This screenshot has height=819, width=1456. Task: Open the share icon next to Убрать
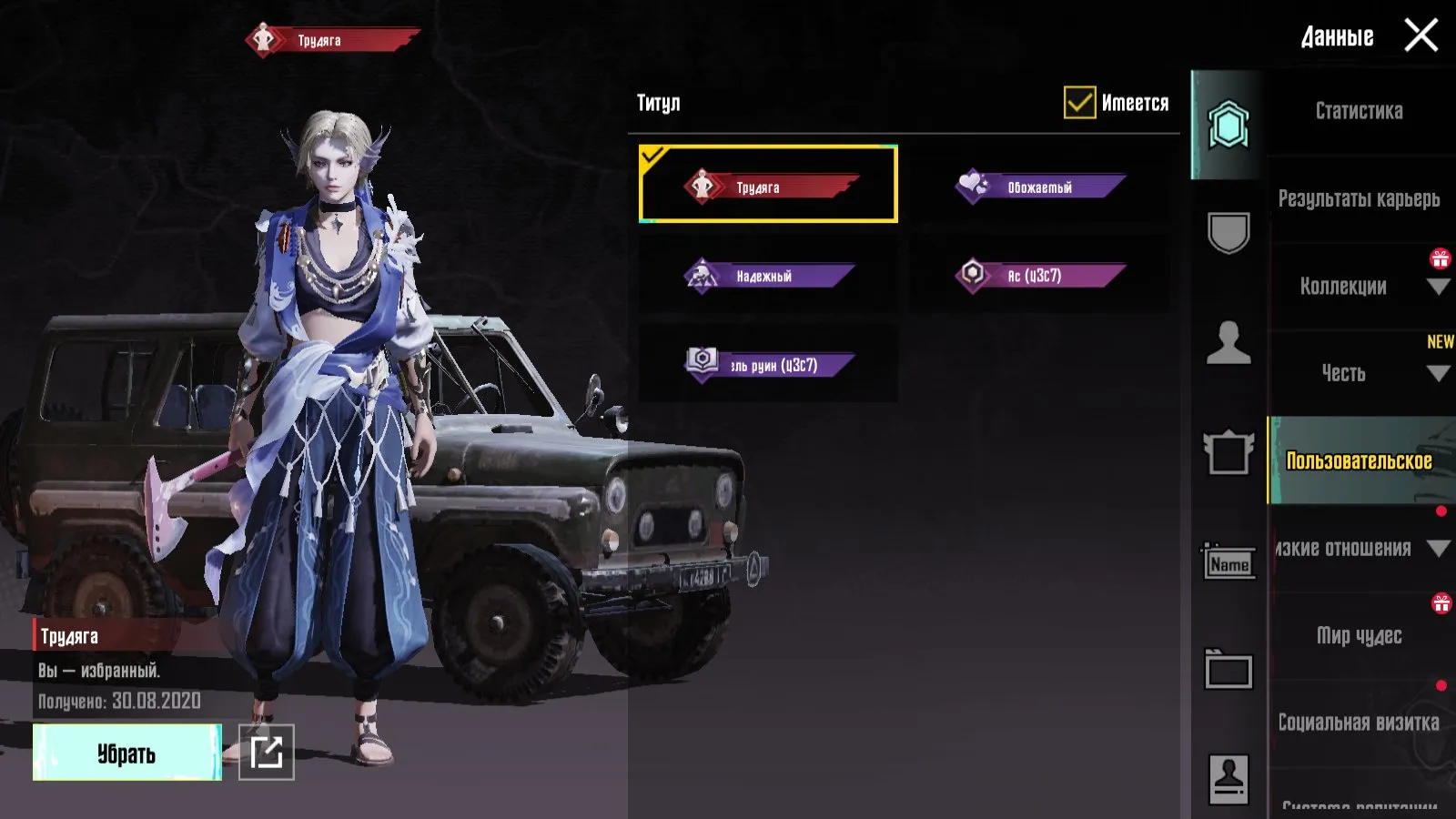tap(267, 753)
